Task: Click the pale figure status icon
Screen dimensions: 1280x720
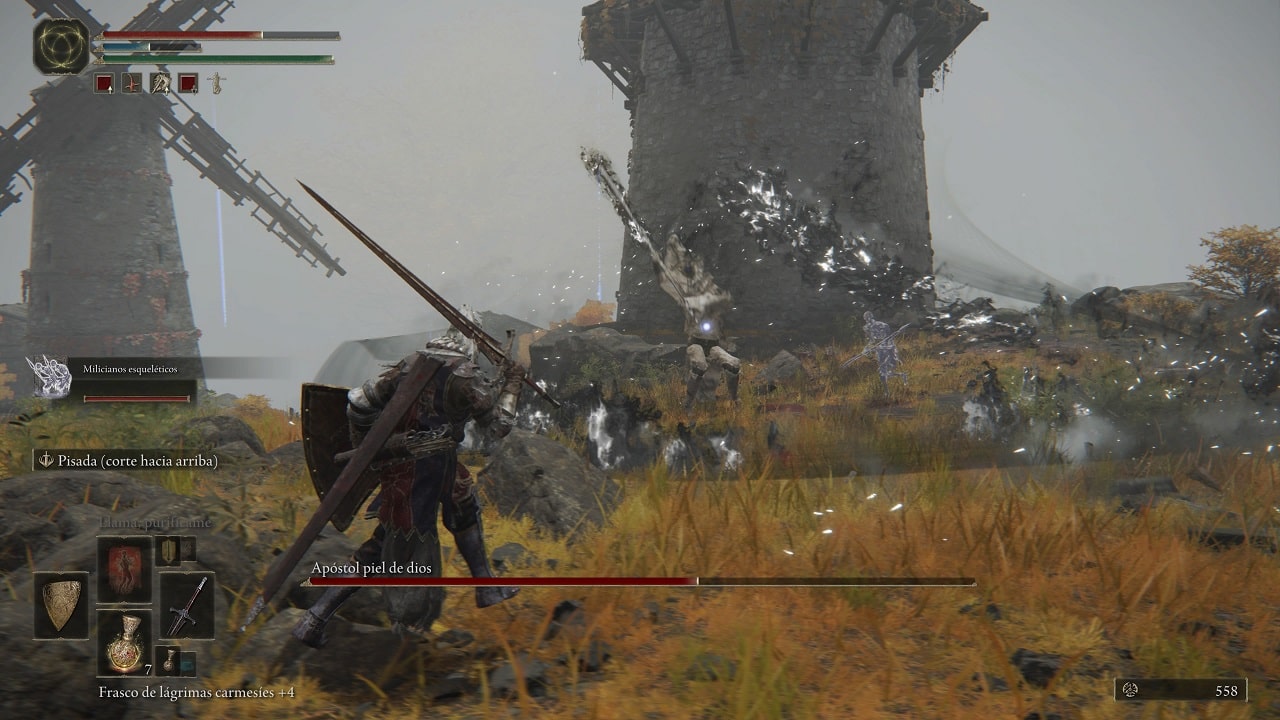Action: pyautogui.click(x=215, y=83)
